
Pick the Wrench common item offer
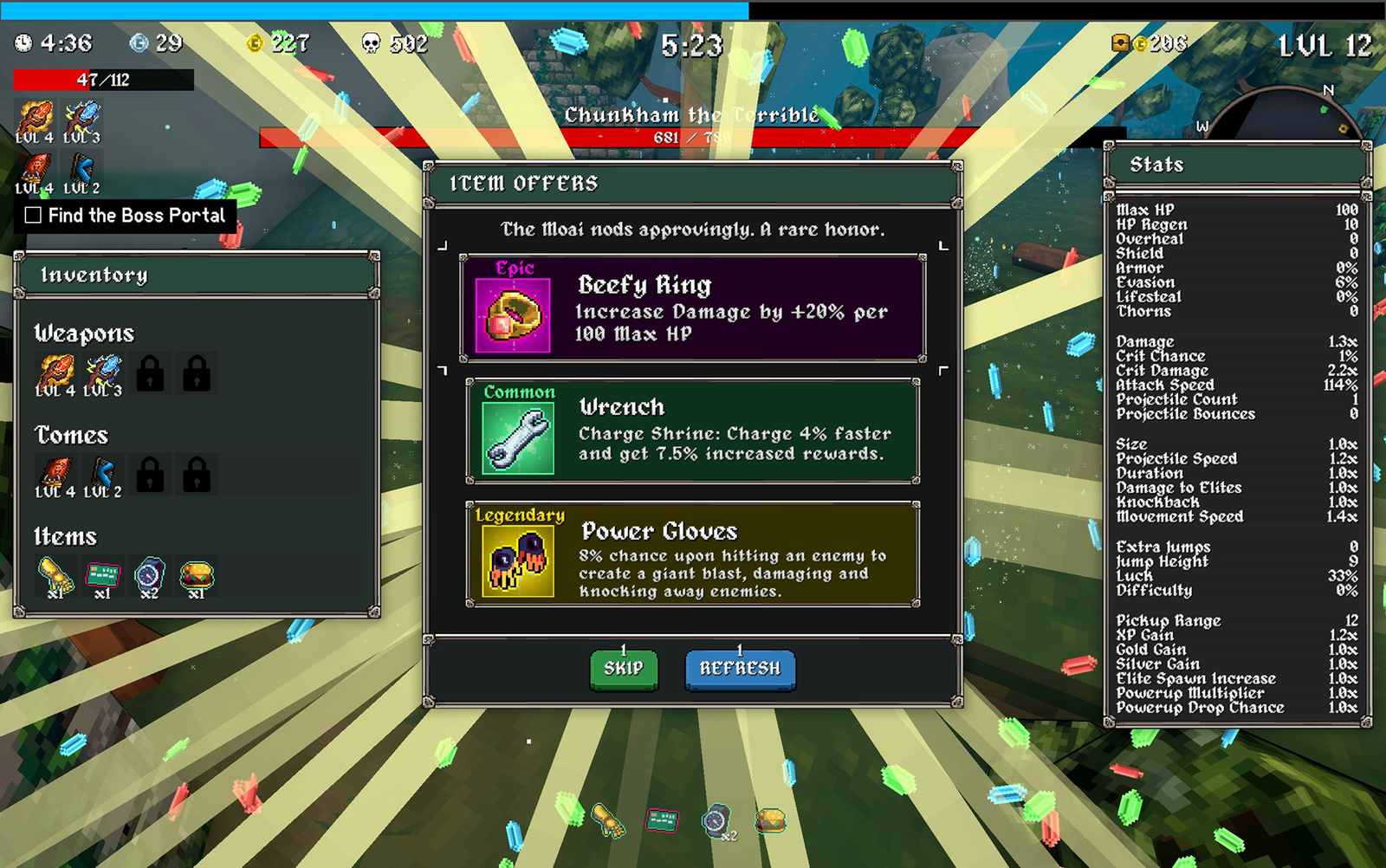(692, 431)
